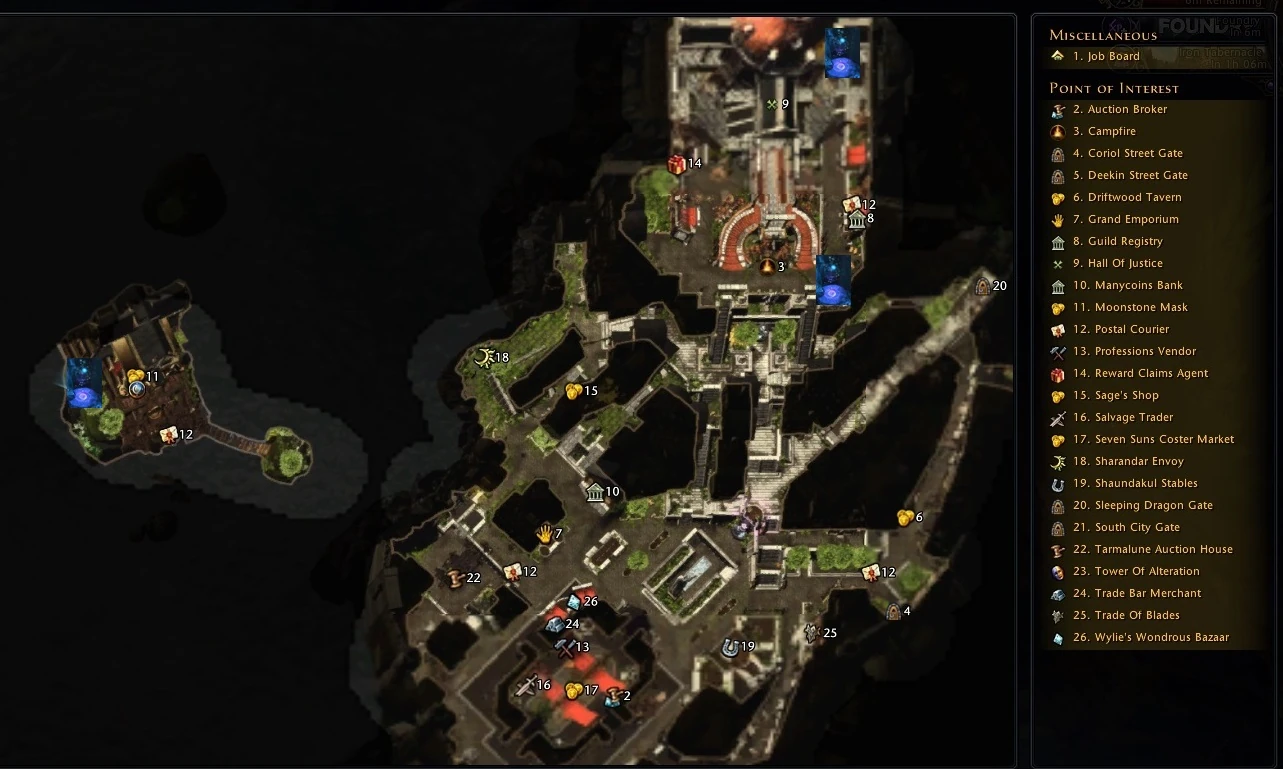The height and width of the screenshot is (769, 1283).
Task: Select the Reward Claims Agent gift box marker
Action: click(x=673, y=162)
